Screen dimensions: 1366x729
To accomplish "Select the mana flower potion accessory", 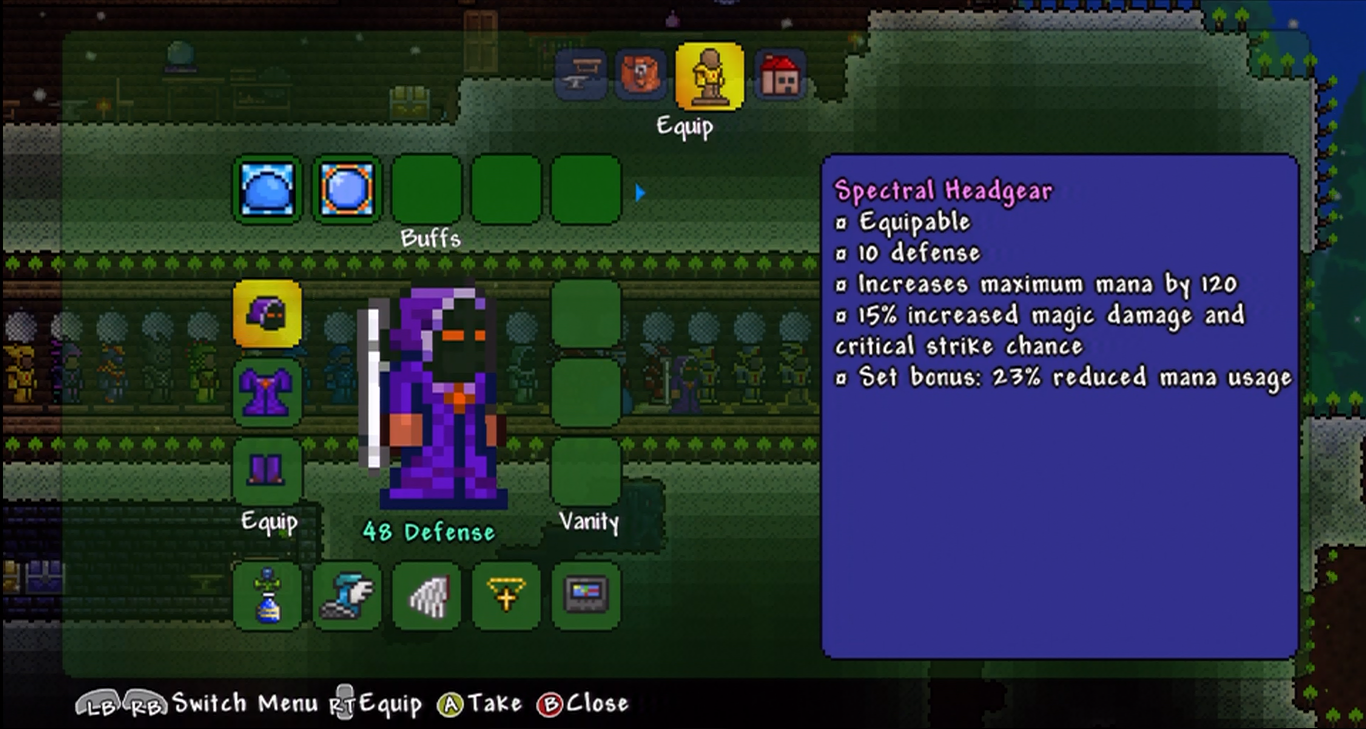I will (267, 596).
